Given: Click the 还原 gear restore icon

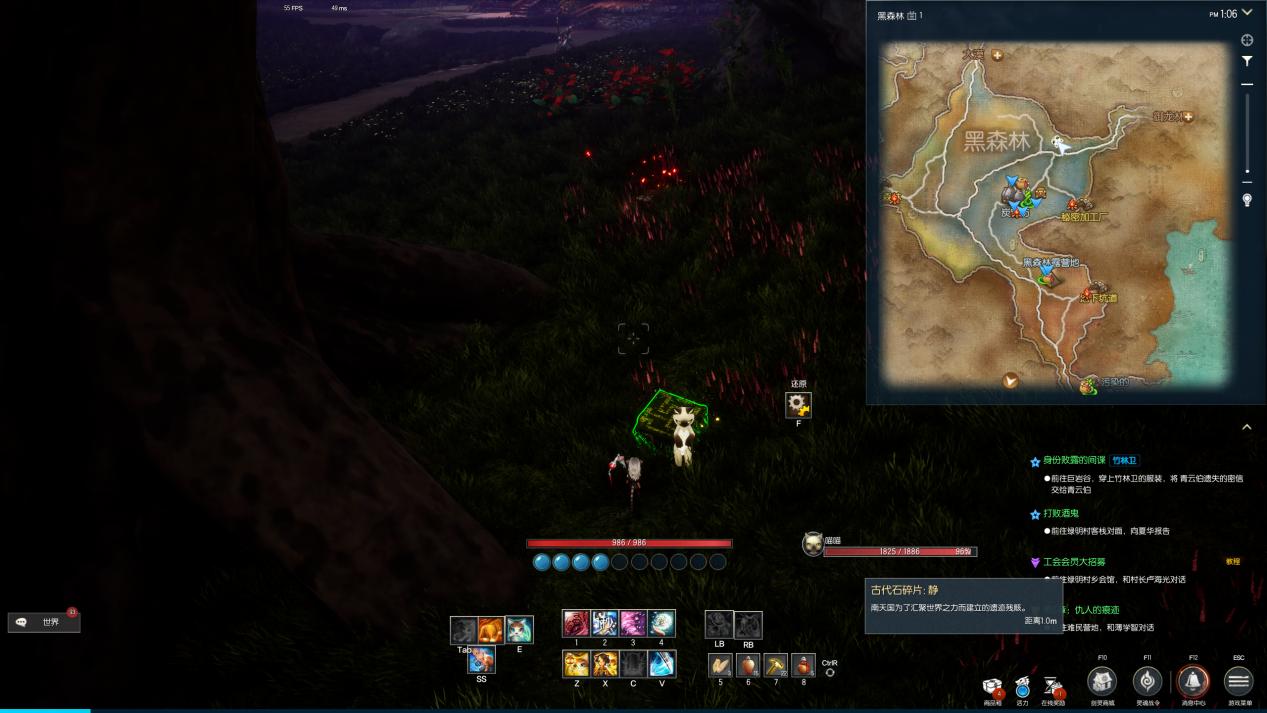Looking at the screenshot, I should [798, 405].
